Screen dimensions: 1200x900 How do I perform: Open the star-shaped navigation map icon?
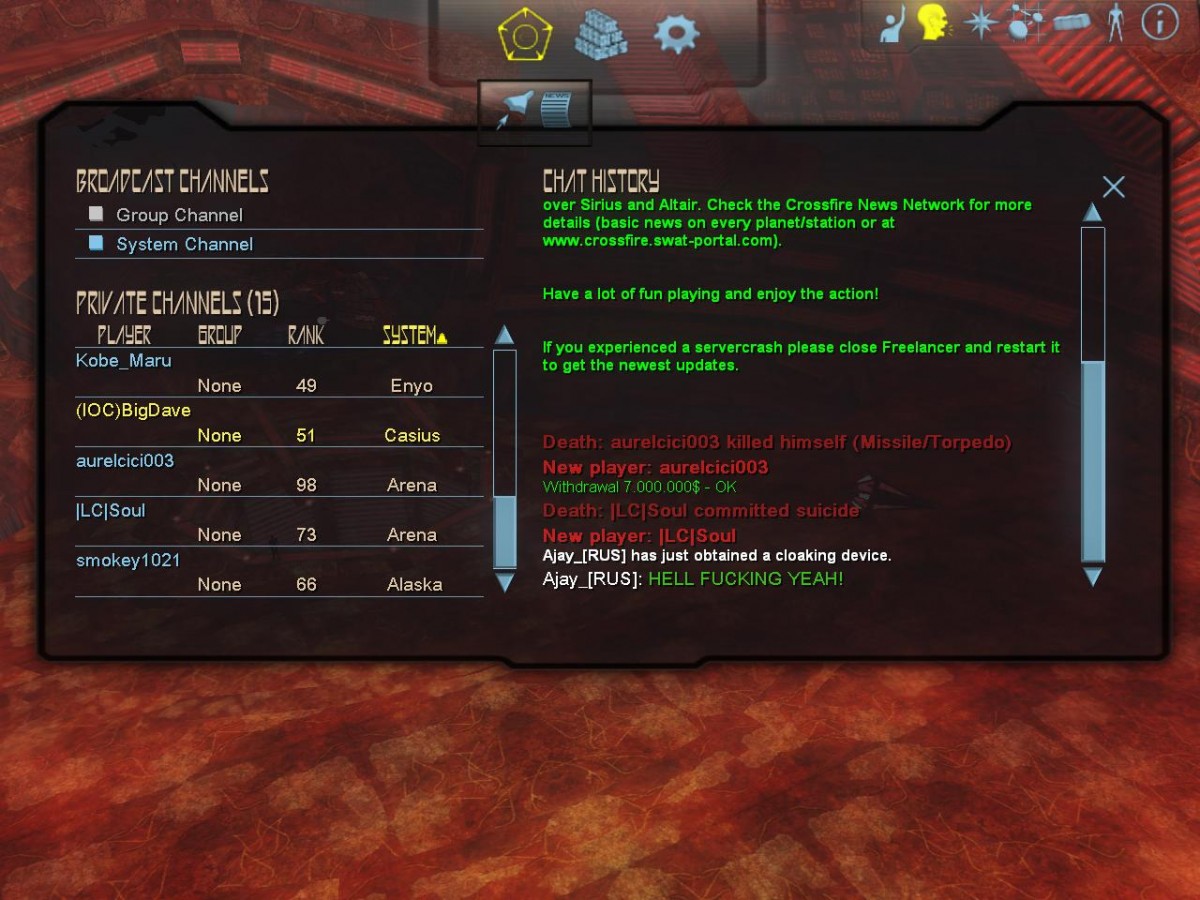[980, 22]
